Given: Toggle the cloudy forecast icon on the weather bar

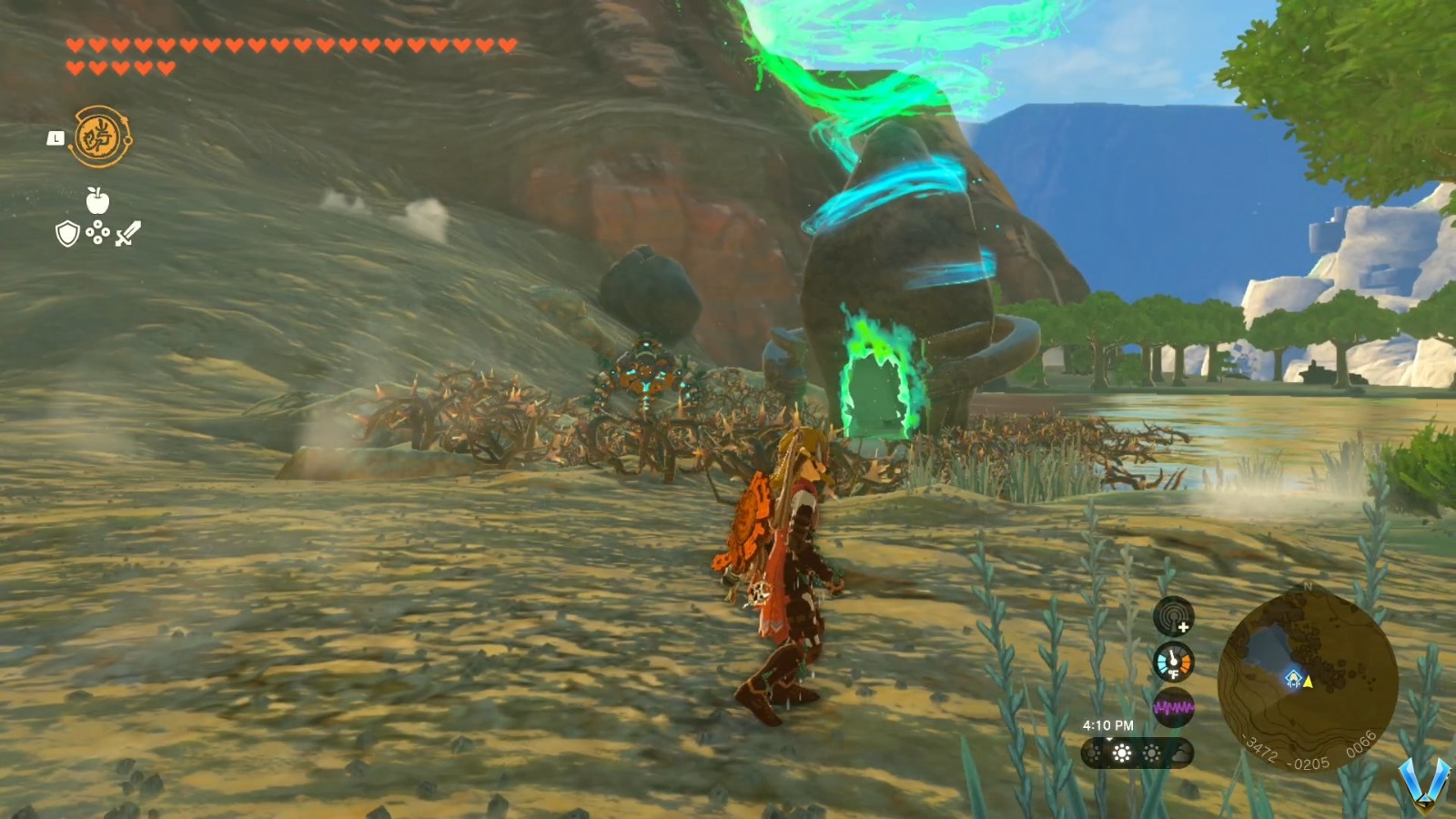Looking at the screenshot, I should 1180,754.
